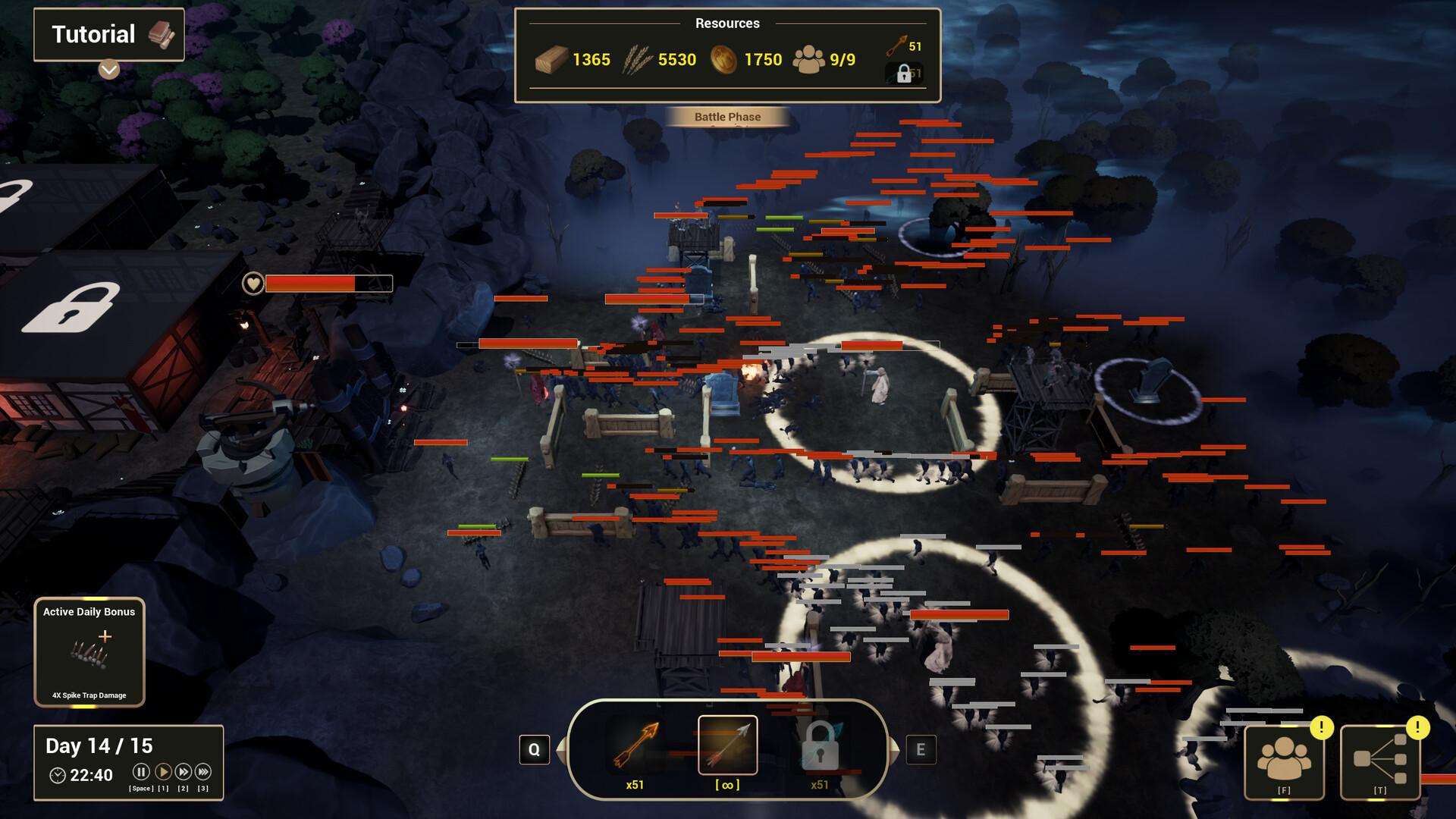Expand the Tutorial dropdown arrow
This screenshot has height=819, width=1456.
[108, 70]
